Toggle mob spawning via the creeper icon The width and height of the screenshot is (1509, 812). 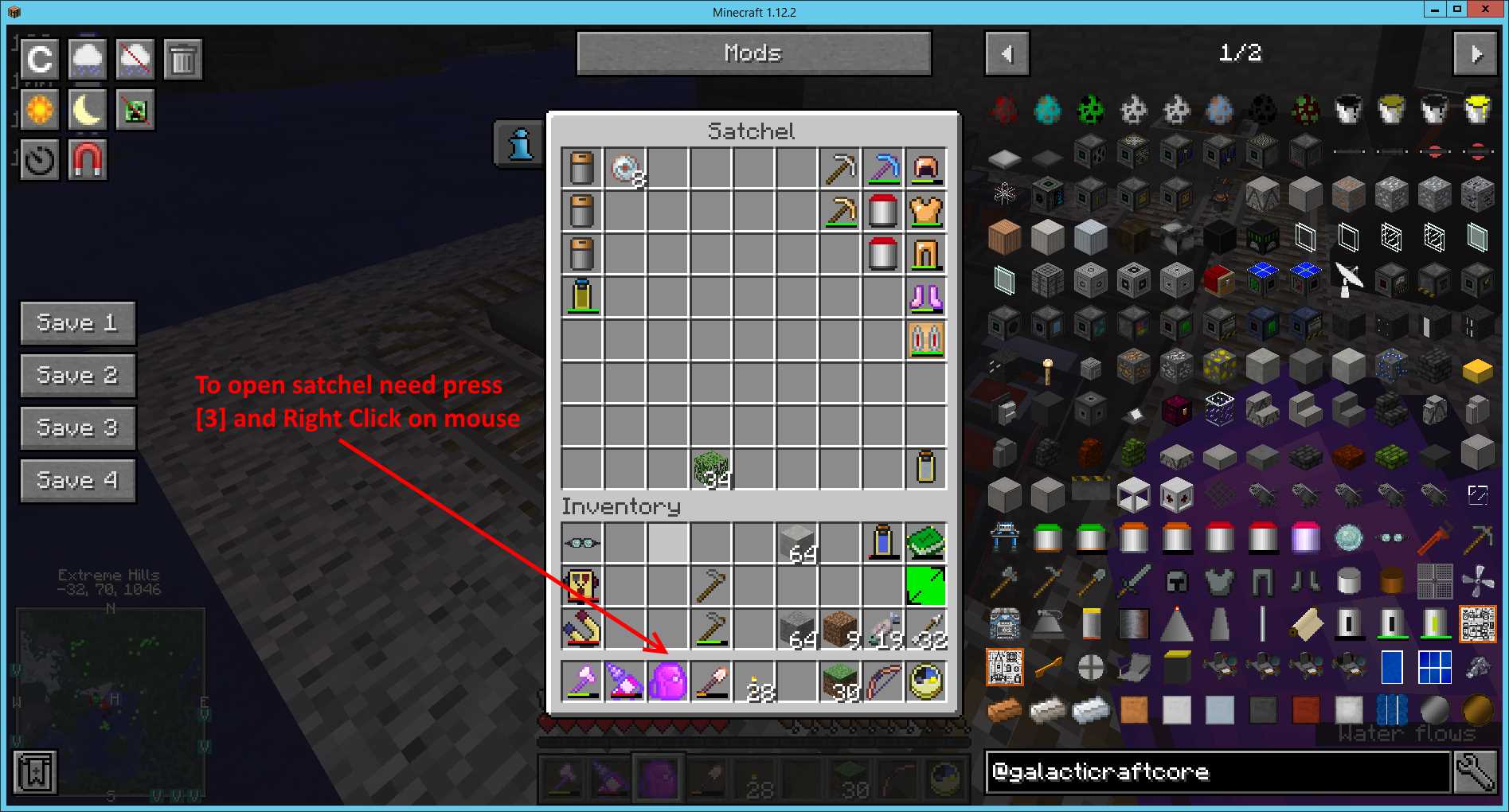[135, 109]
